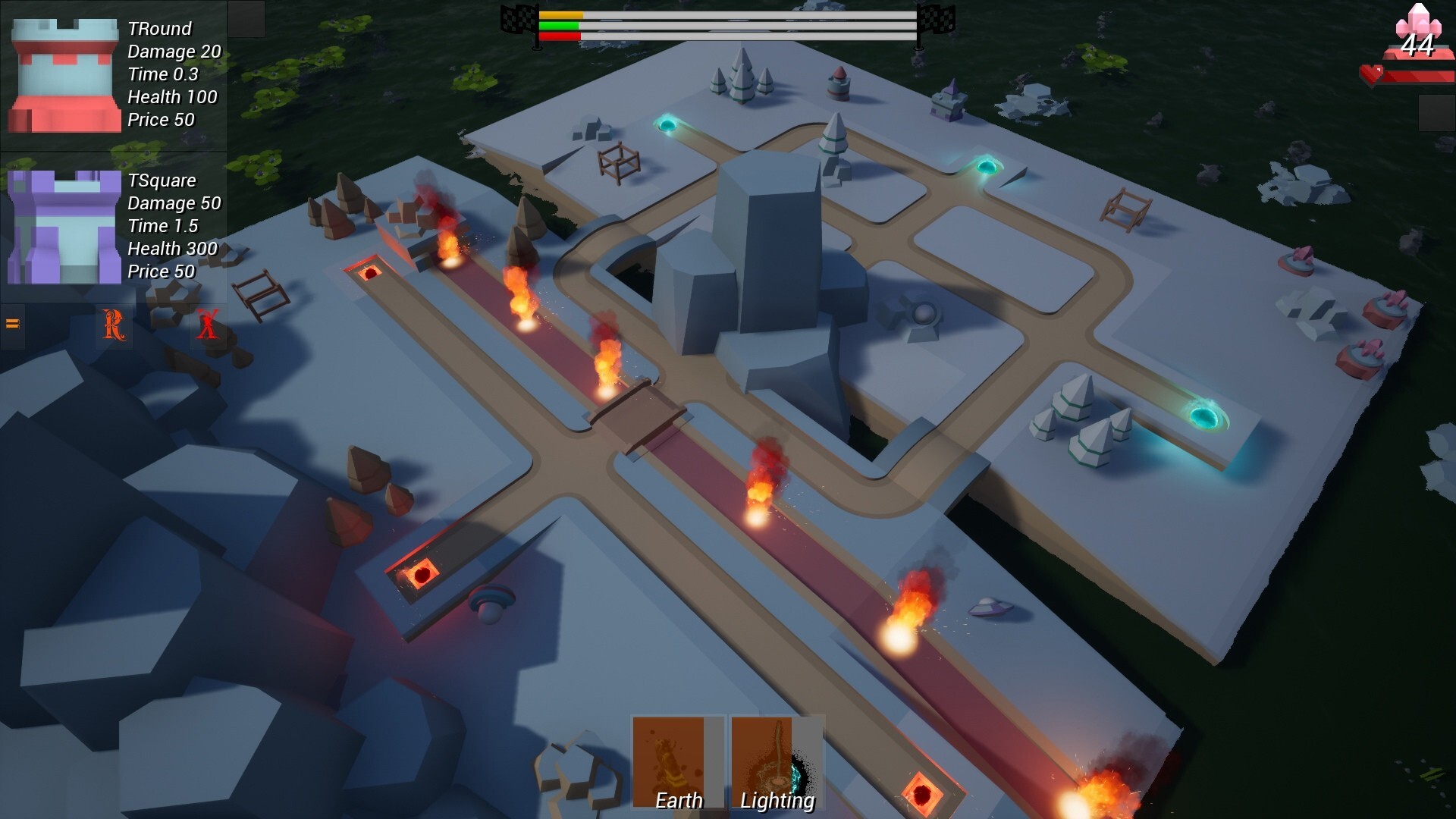1456x819 pixels.
Task: Click the red X exit icon
Action: [x=206, y=326]
